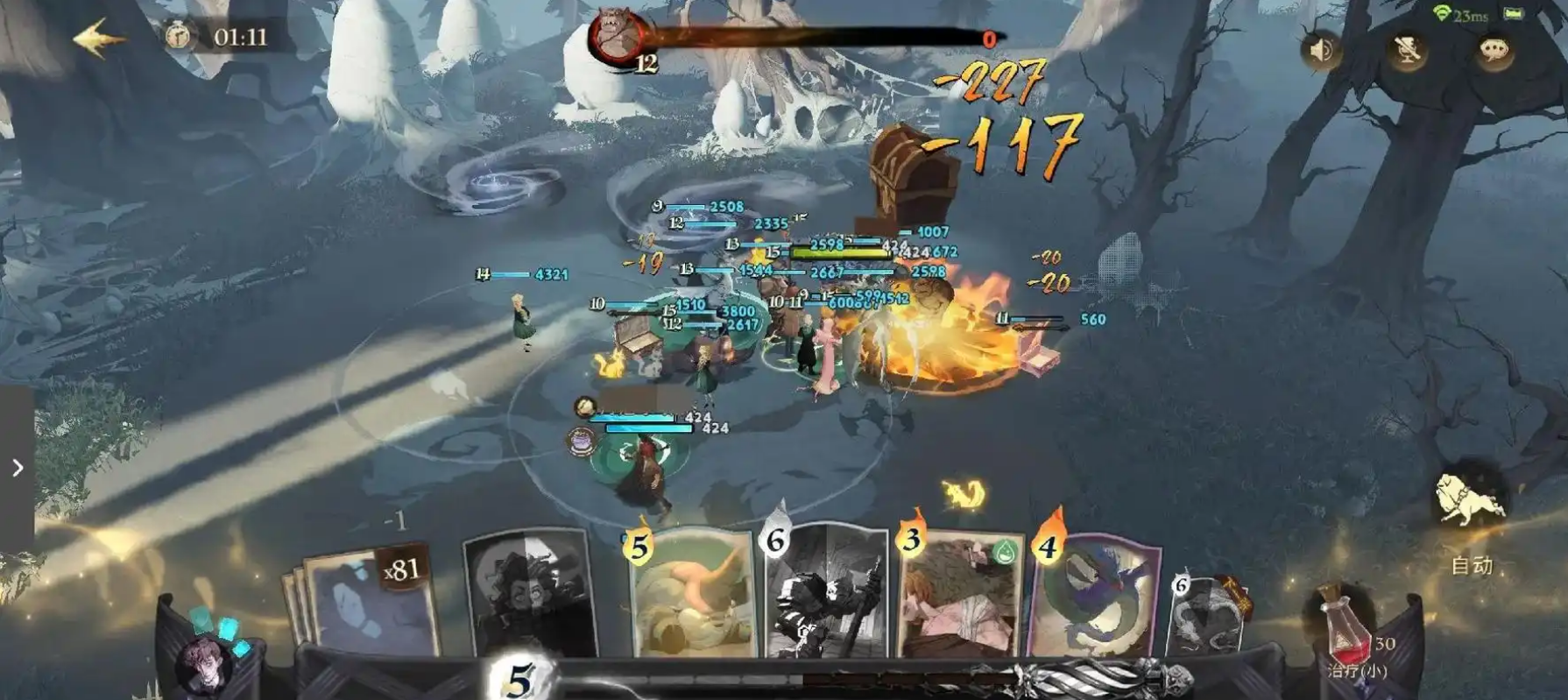The image size is (1568, 700).
Task: Tap the level 12 boss portrait
Action: click(x=616, y=38)
